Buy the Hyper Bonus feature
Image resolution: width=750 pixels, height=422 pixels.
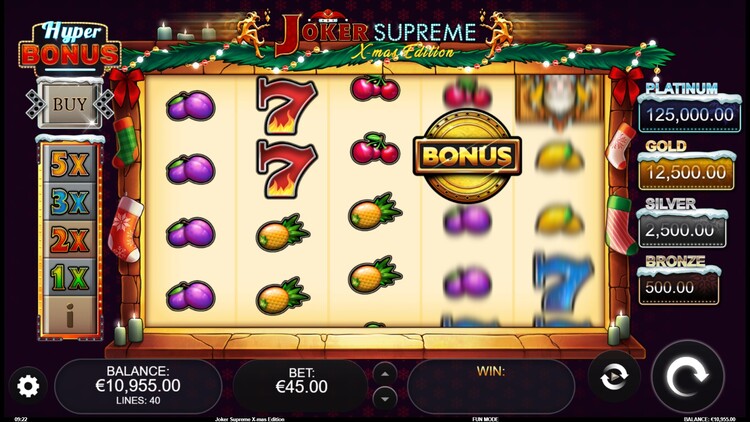tap(69, 103)
